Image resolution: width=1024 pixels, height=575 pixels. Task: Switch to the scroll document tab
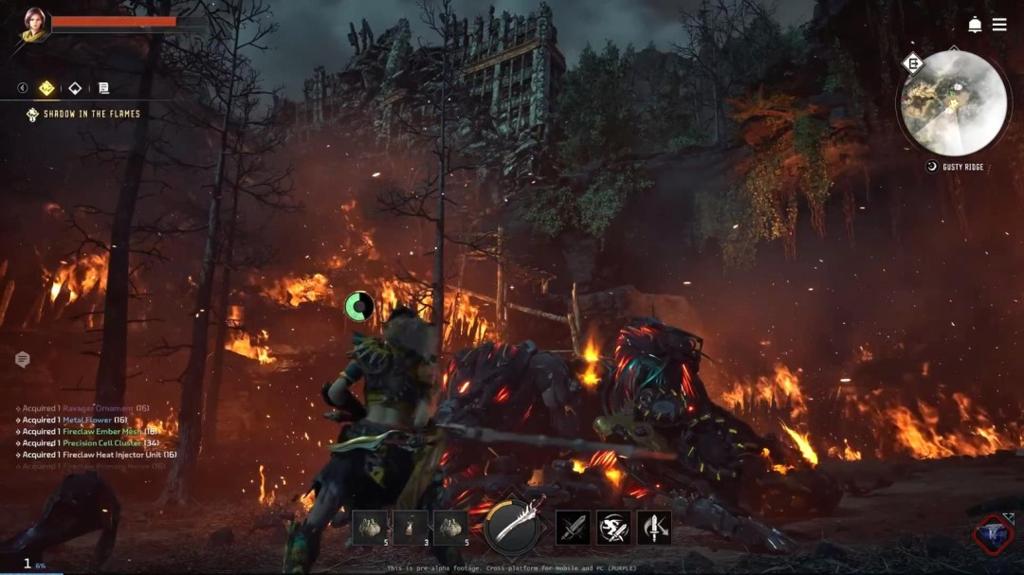click(x=103, y=88)
